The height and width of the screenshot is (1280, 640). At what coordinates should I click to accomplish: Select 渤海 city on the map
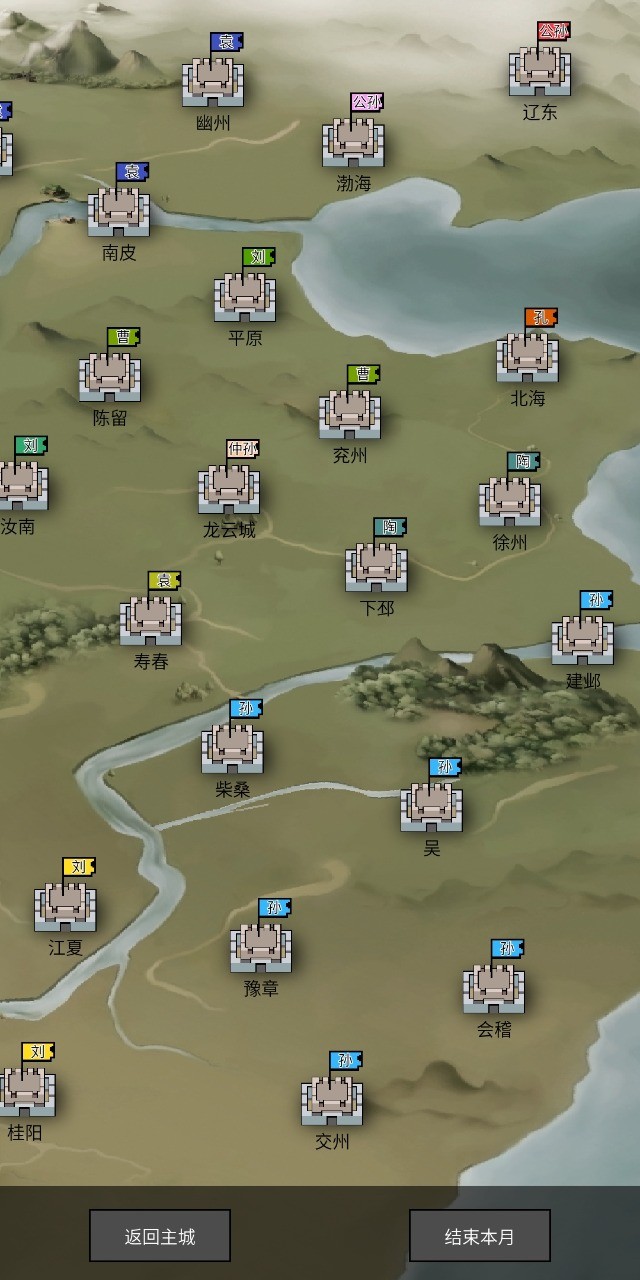point(353,143)
